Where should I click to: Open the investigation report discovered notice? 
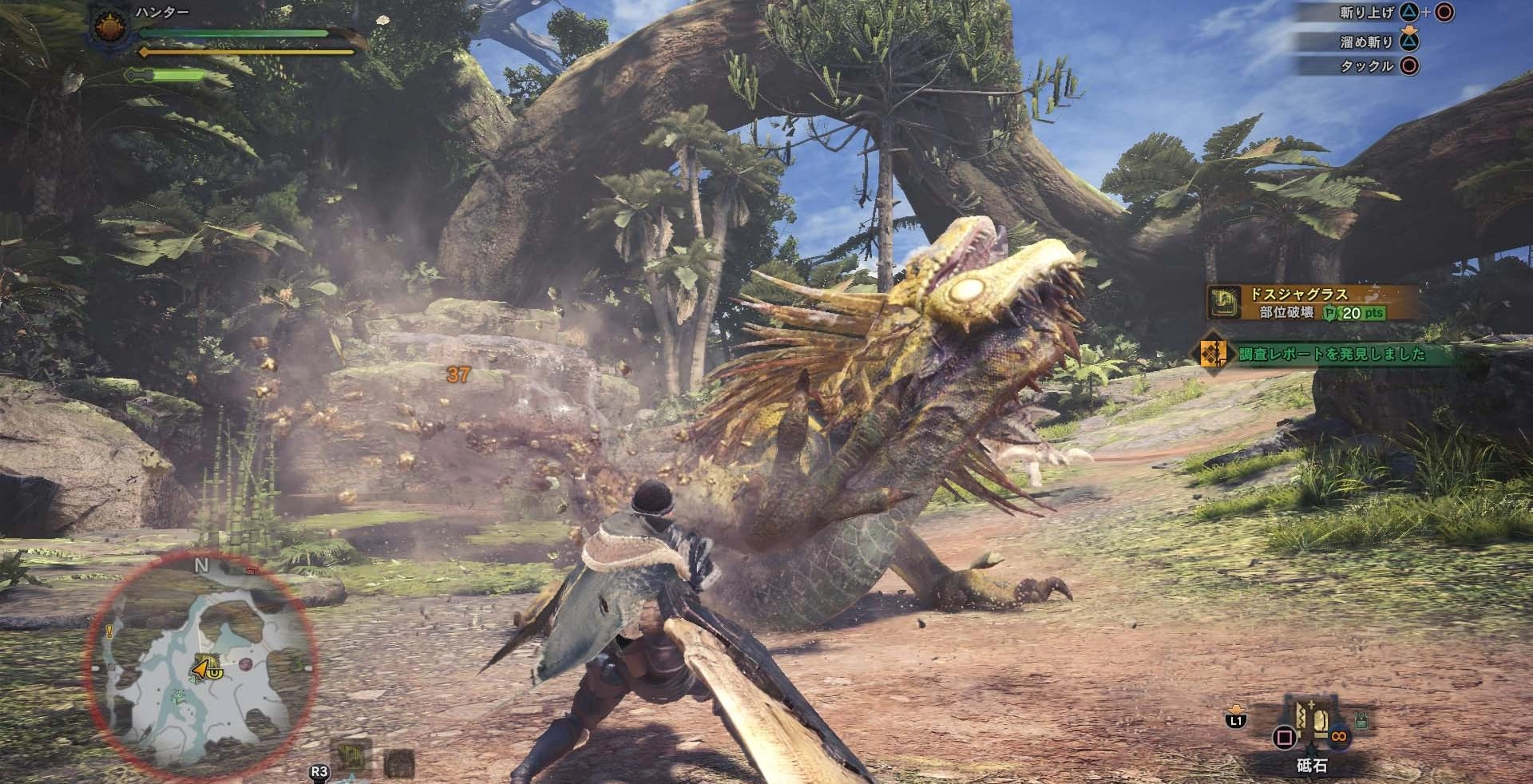coord(1329,354)
